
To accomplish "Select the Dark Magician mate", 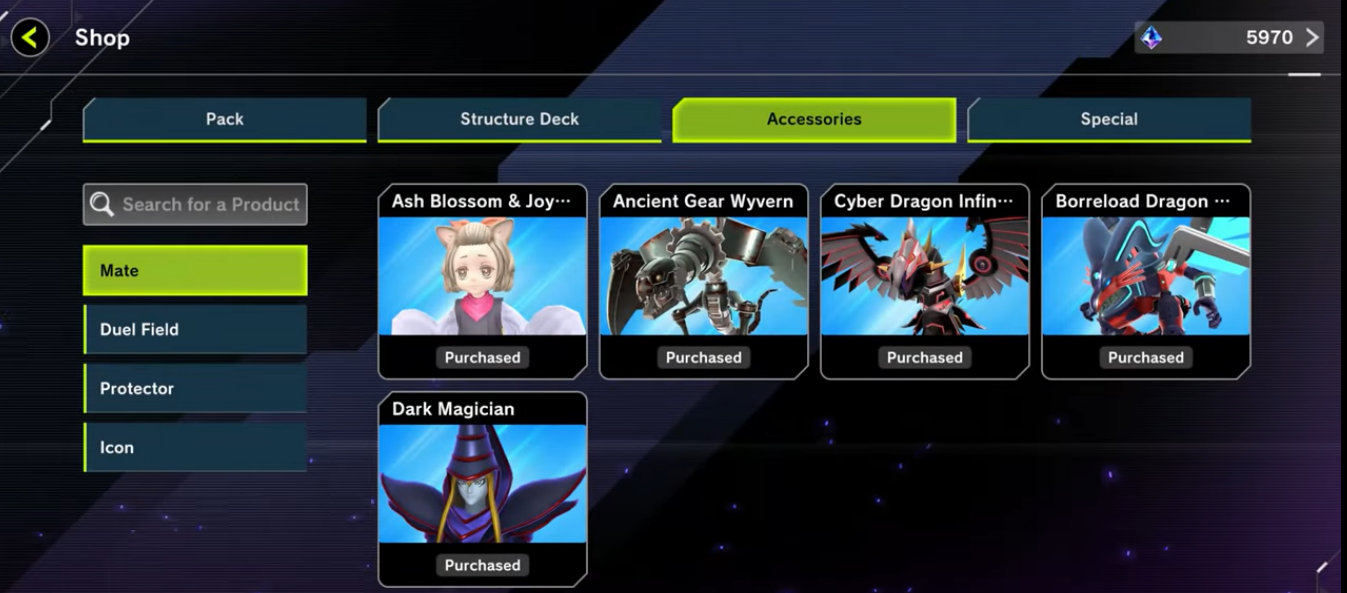I will pos(482,489).
